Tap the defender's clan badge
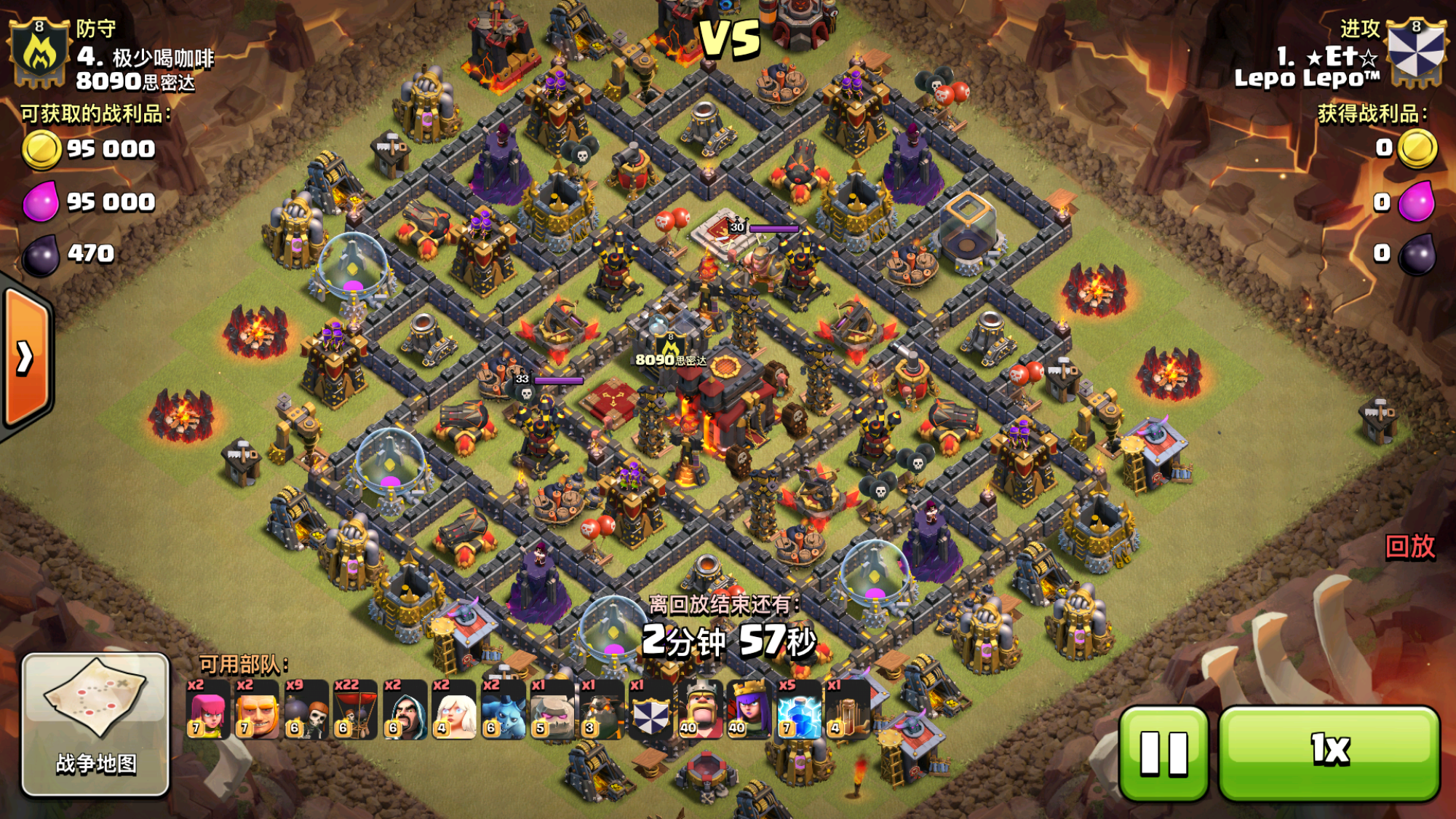 39,52
